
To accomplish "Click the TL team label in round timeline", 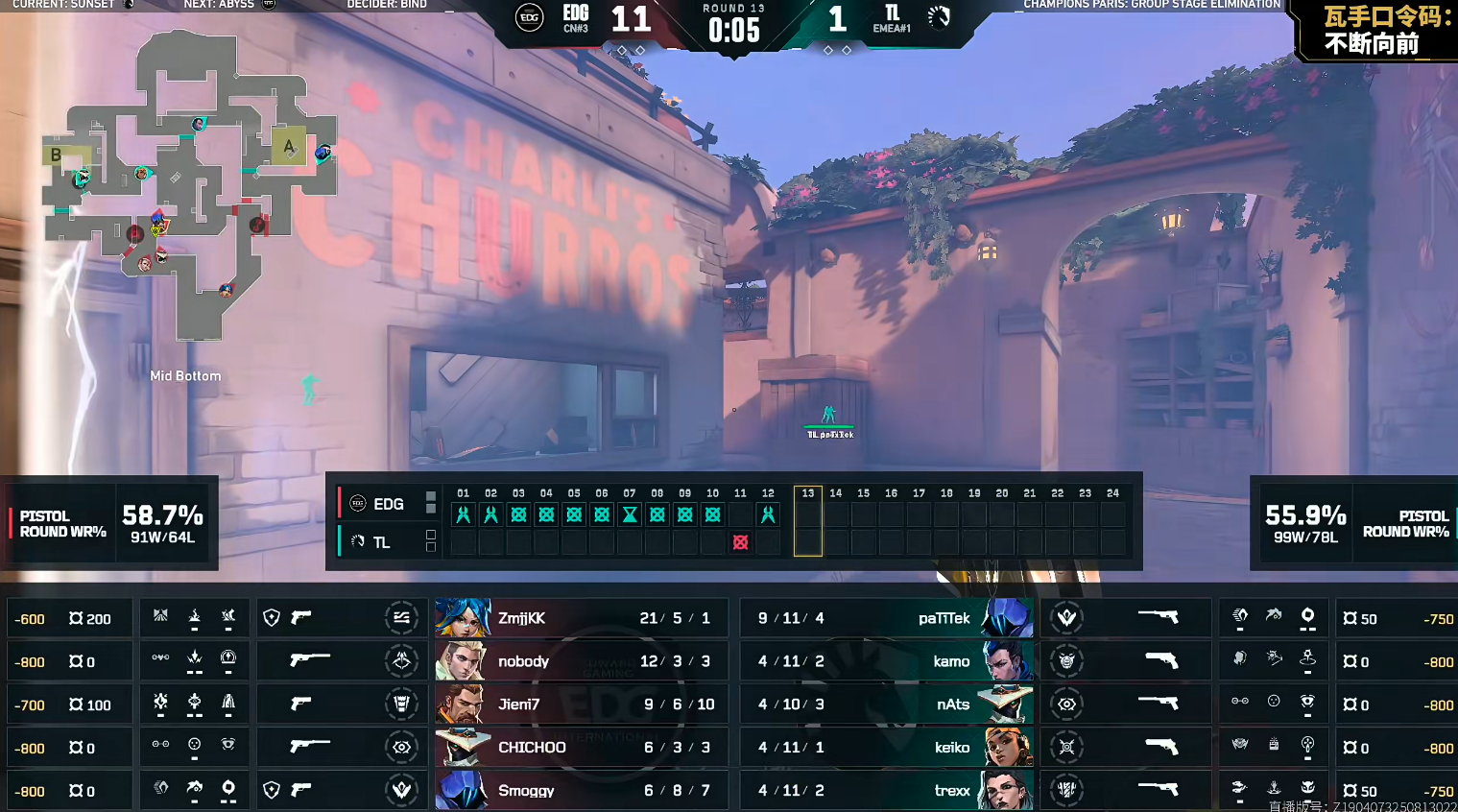I will coord(381,542).
